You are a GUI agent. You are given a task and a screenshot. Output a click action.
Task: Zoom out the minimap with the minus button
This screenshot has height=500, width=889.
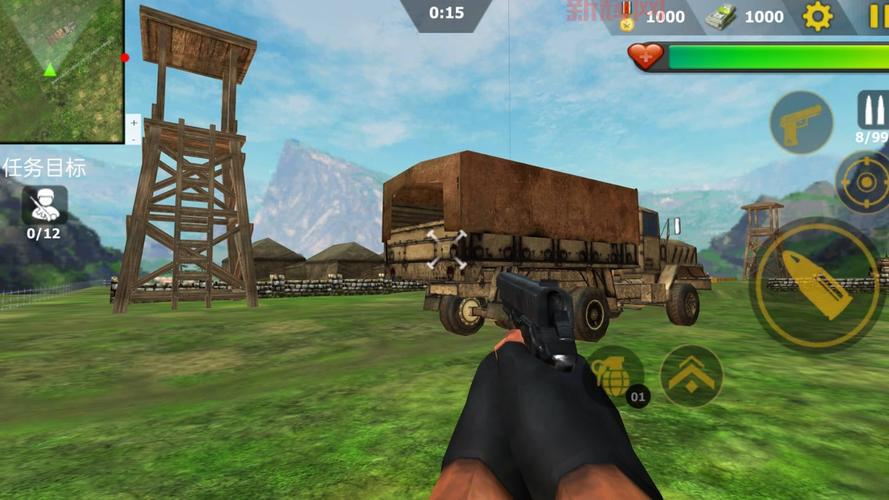pos(134,138)
